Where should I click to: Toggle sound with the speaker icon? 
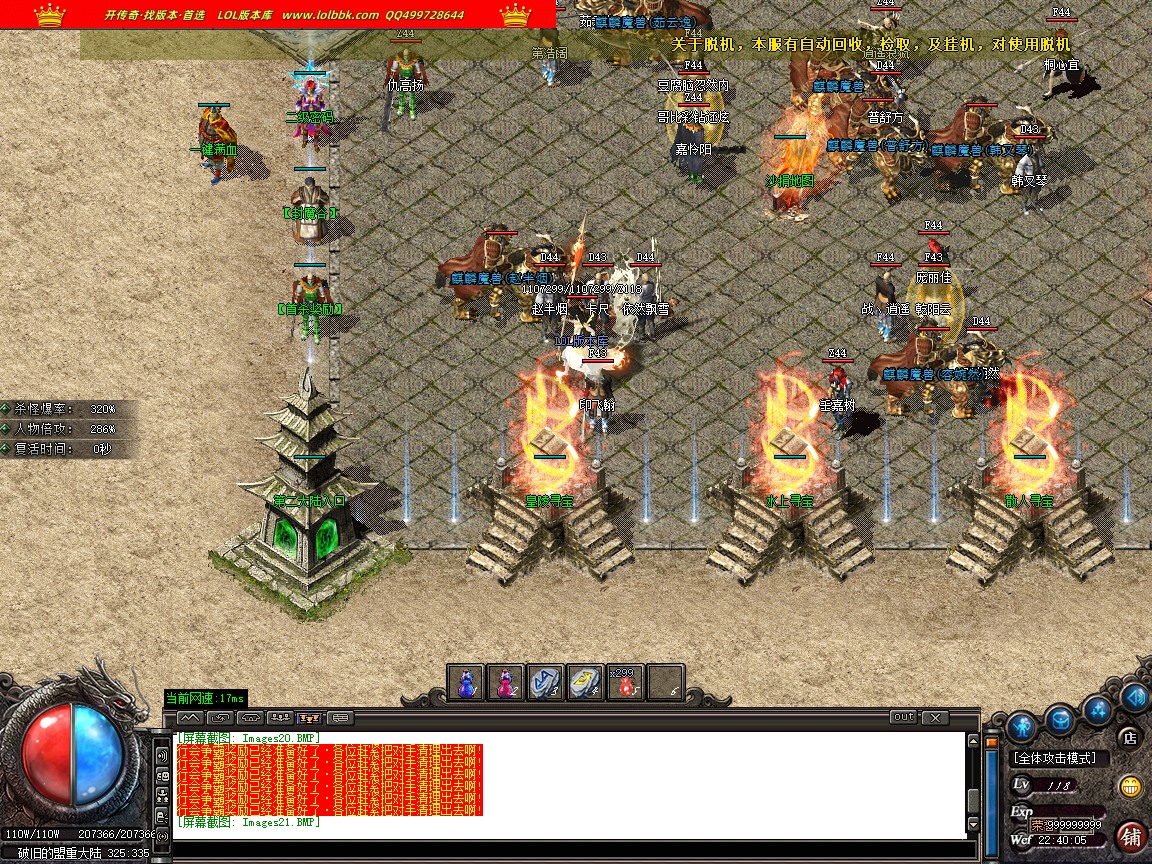[1135, 696]
